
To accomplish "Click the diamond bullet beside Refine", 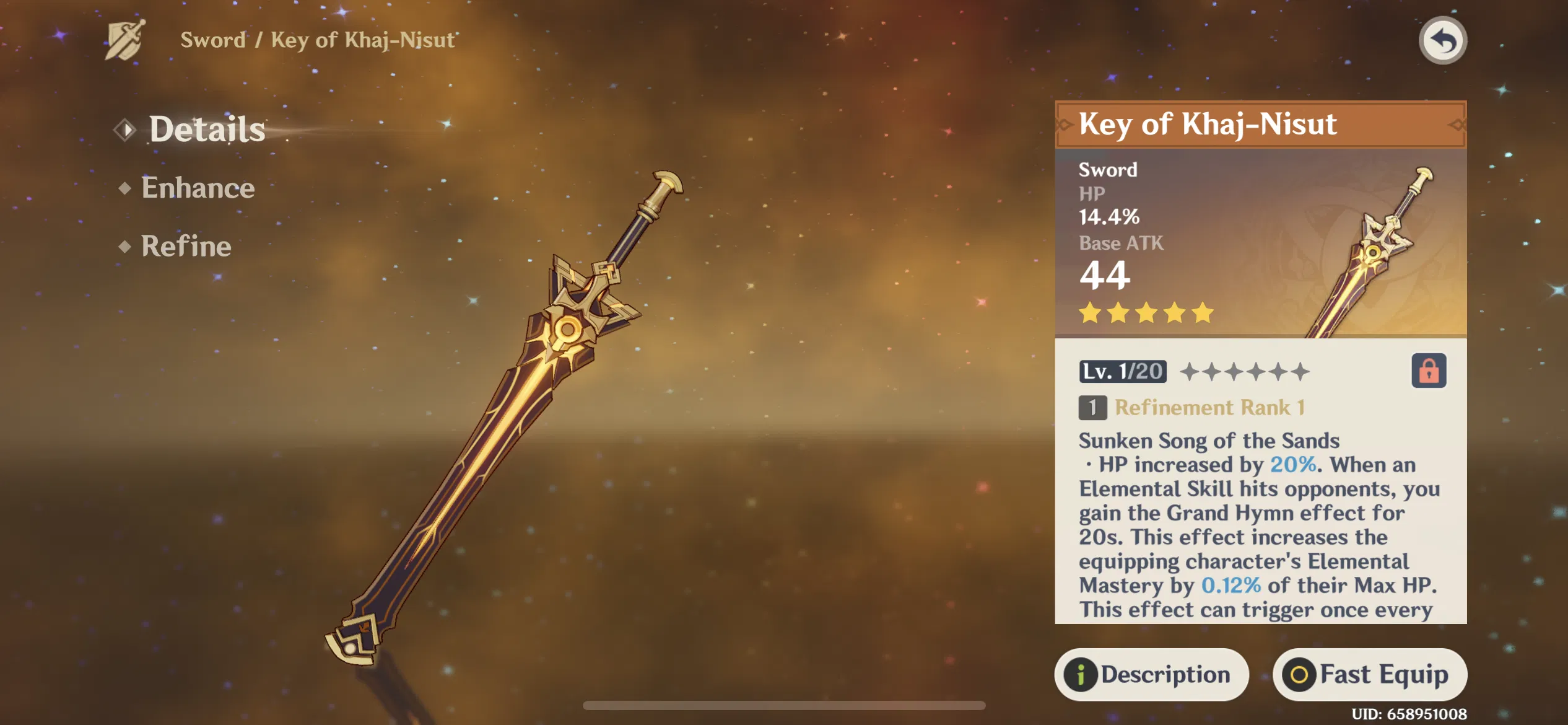I will pos(123,247).
